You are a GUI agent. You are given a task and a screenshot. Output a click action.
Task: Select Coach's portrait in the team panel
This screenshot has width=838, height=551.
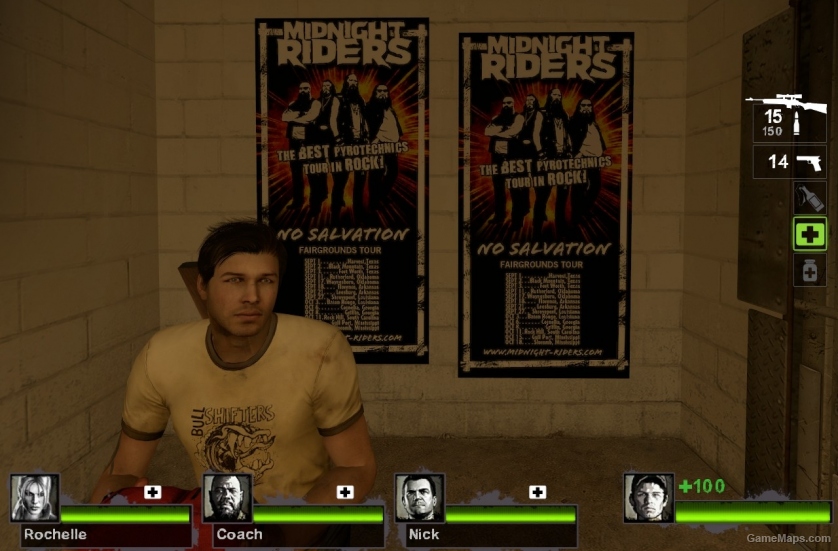click(227, 497)
